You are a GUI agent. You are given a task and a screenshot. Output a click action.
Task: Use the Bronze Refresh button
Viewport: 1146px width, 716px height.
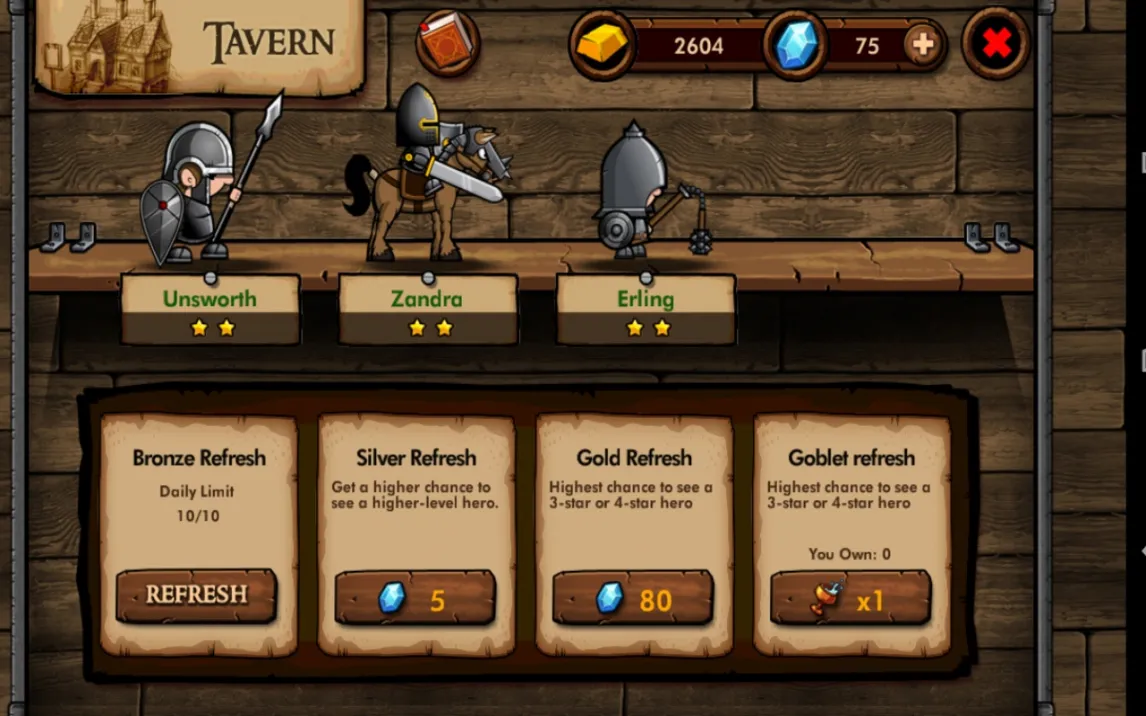[x=196, y=595]
